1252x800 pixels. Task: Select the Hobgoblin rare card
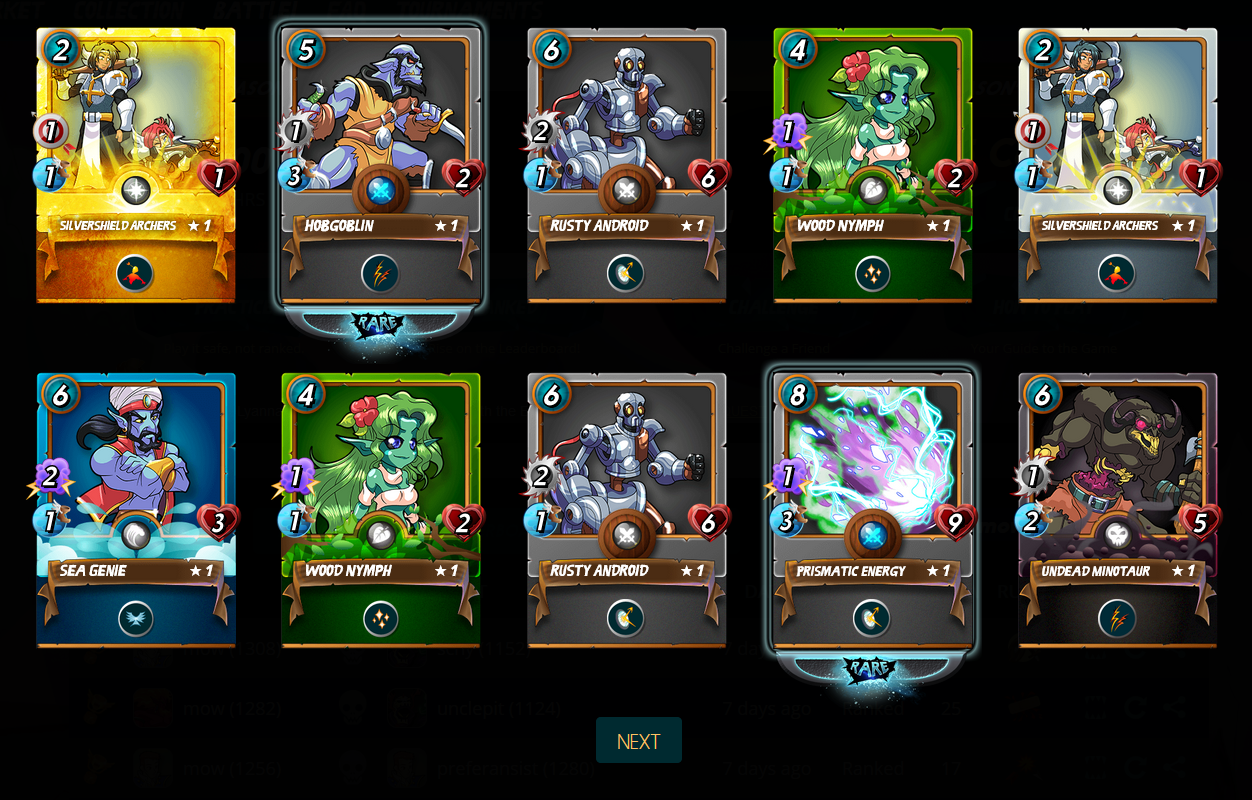pyautogui.click(x=380, y=165)
